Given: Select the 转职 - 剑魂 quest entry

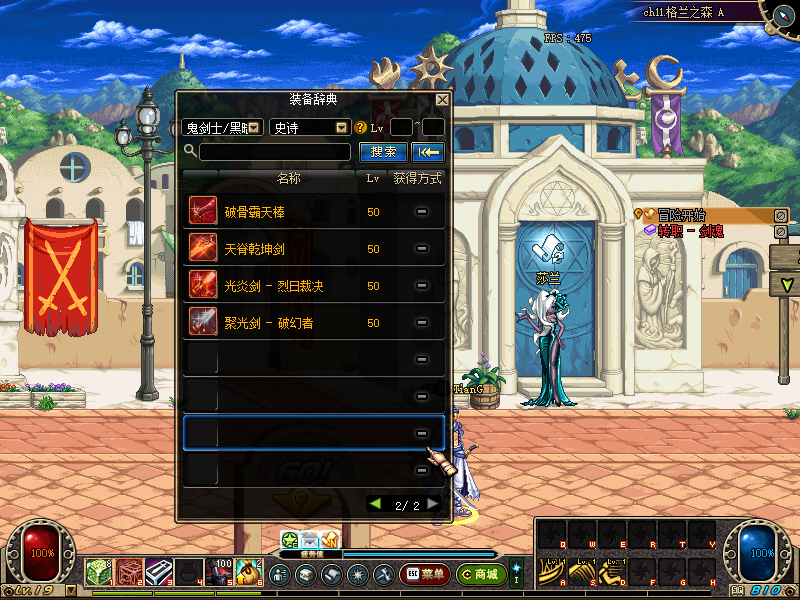Looking at the screenshot, I should pyautogui.click(x=690, y=230).
